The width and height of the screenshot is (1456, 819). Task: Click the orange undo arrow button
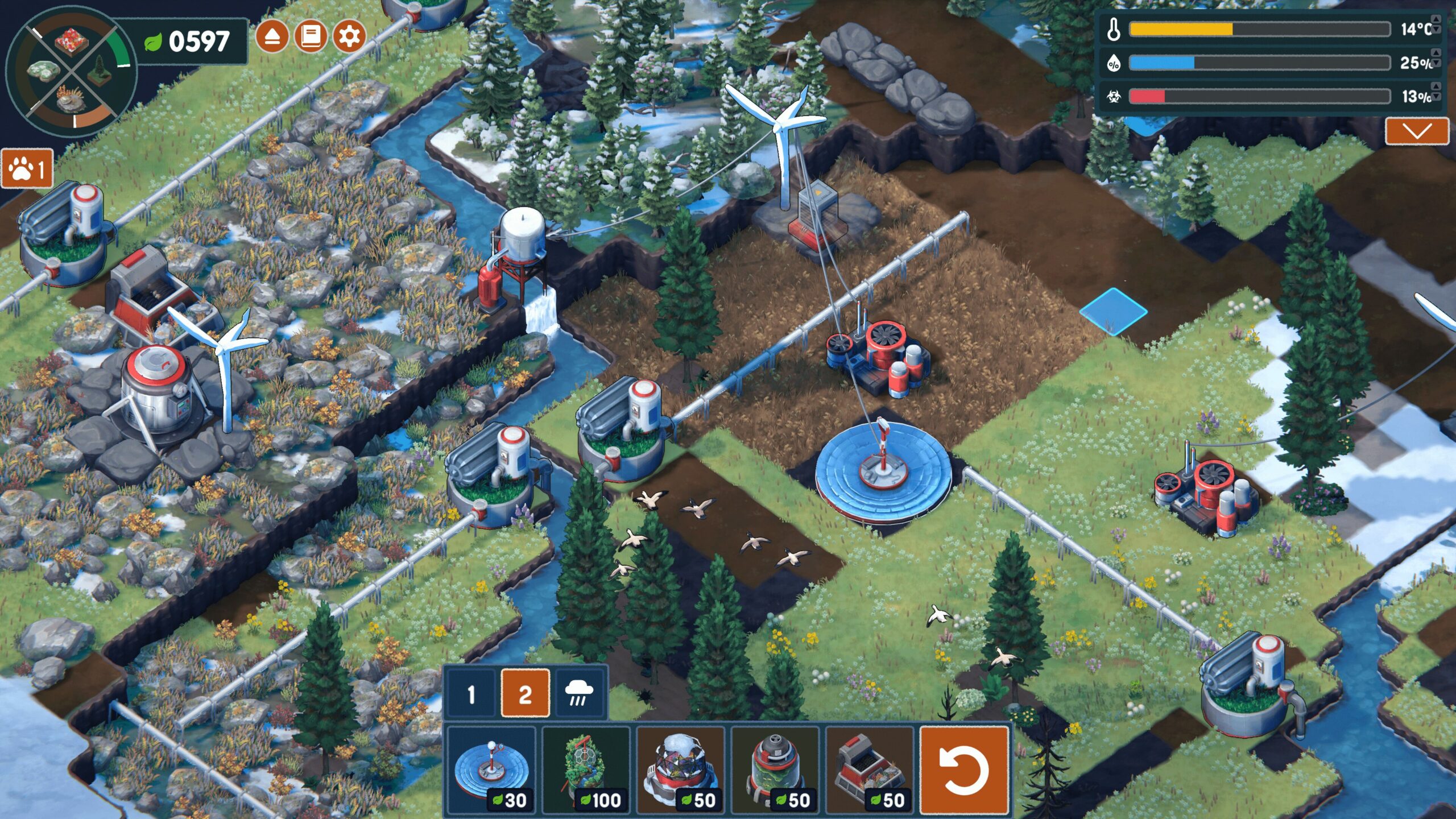(964, 771)
